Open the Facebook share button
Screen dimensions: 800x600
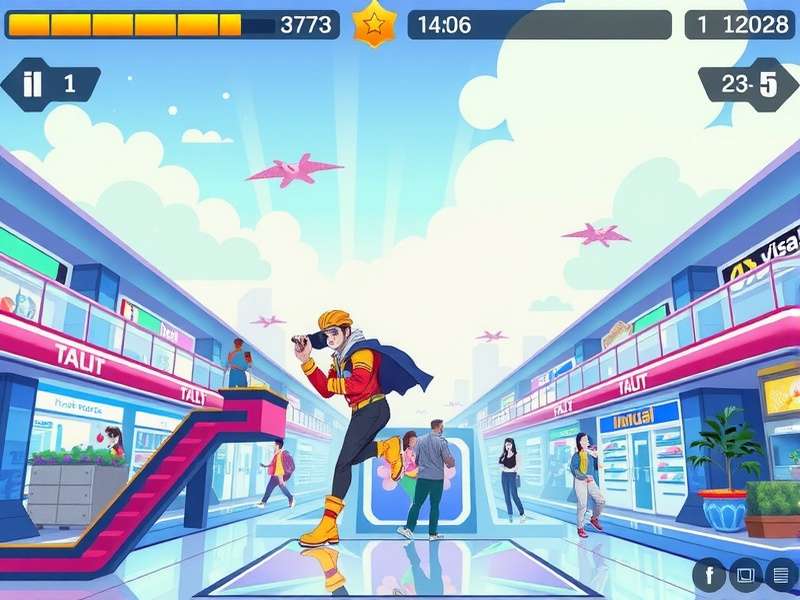tap(709, 575)
